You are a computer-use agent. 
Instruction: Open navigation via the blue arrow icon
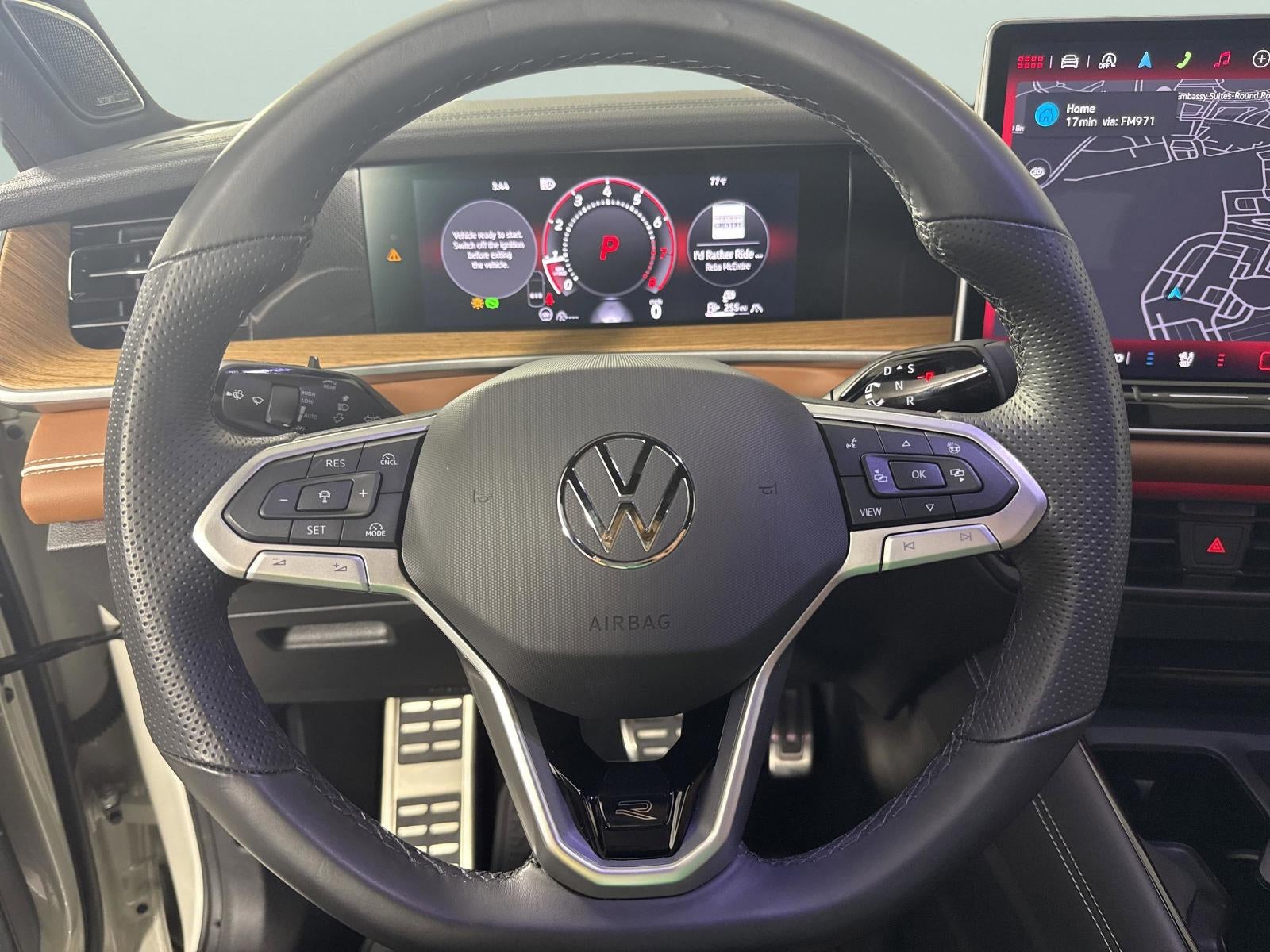1145,59
